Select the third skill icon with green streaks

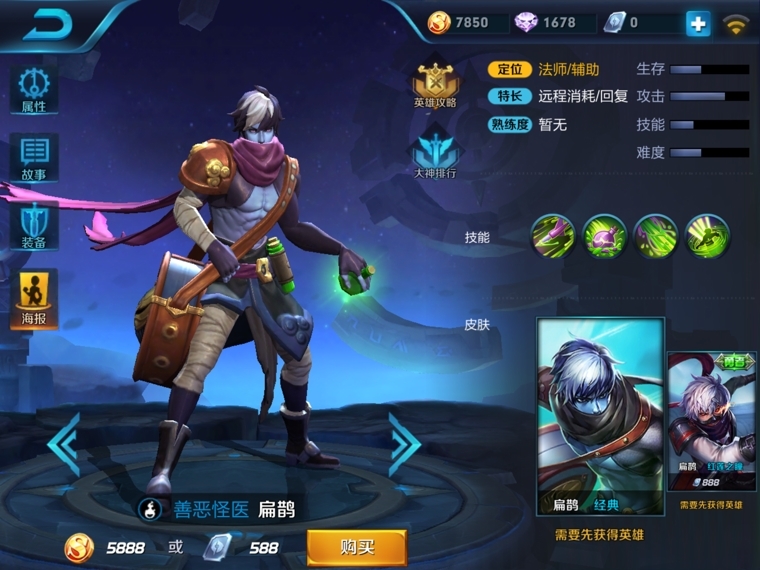click(x=656, y=237)
